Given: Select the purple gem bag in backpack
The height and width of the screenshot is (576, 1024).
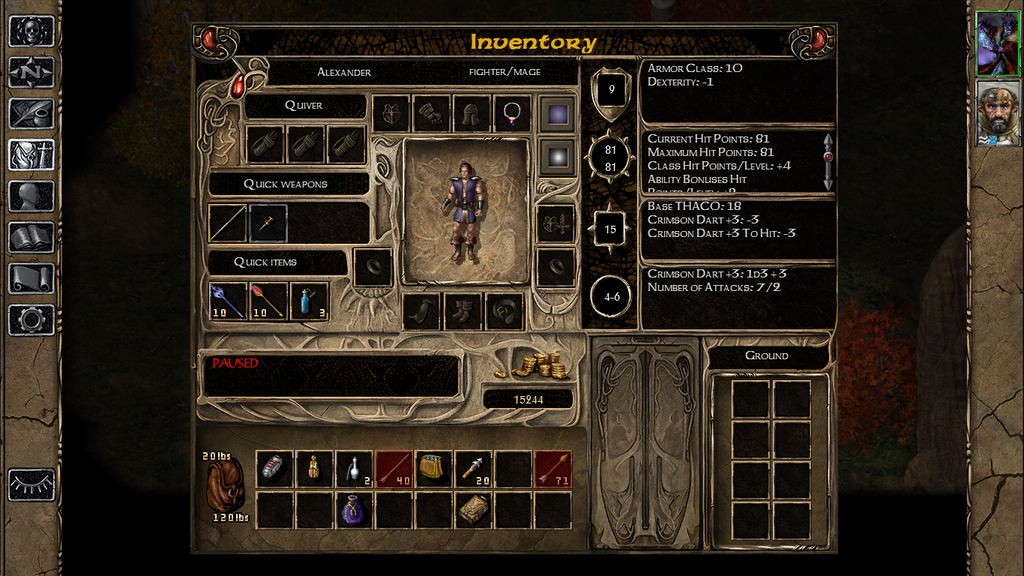Looking at the screenshot, I should 354,510.
